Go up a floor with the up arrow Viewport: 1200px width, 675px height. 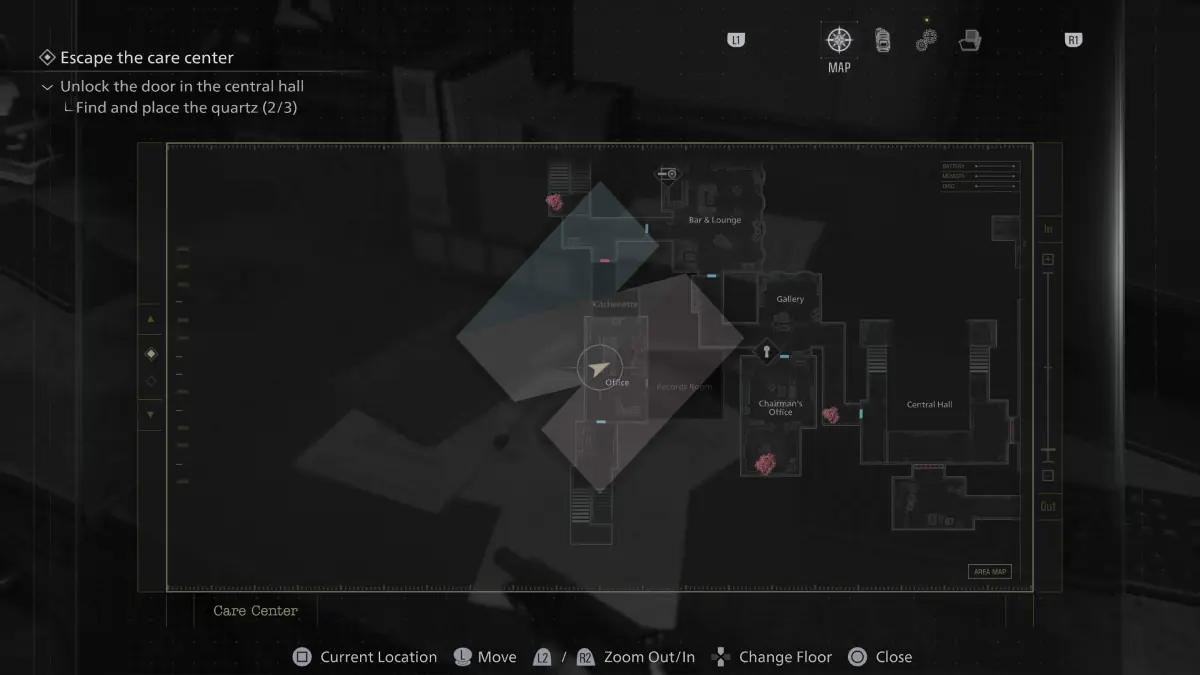coord(151,319)
